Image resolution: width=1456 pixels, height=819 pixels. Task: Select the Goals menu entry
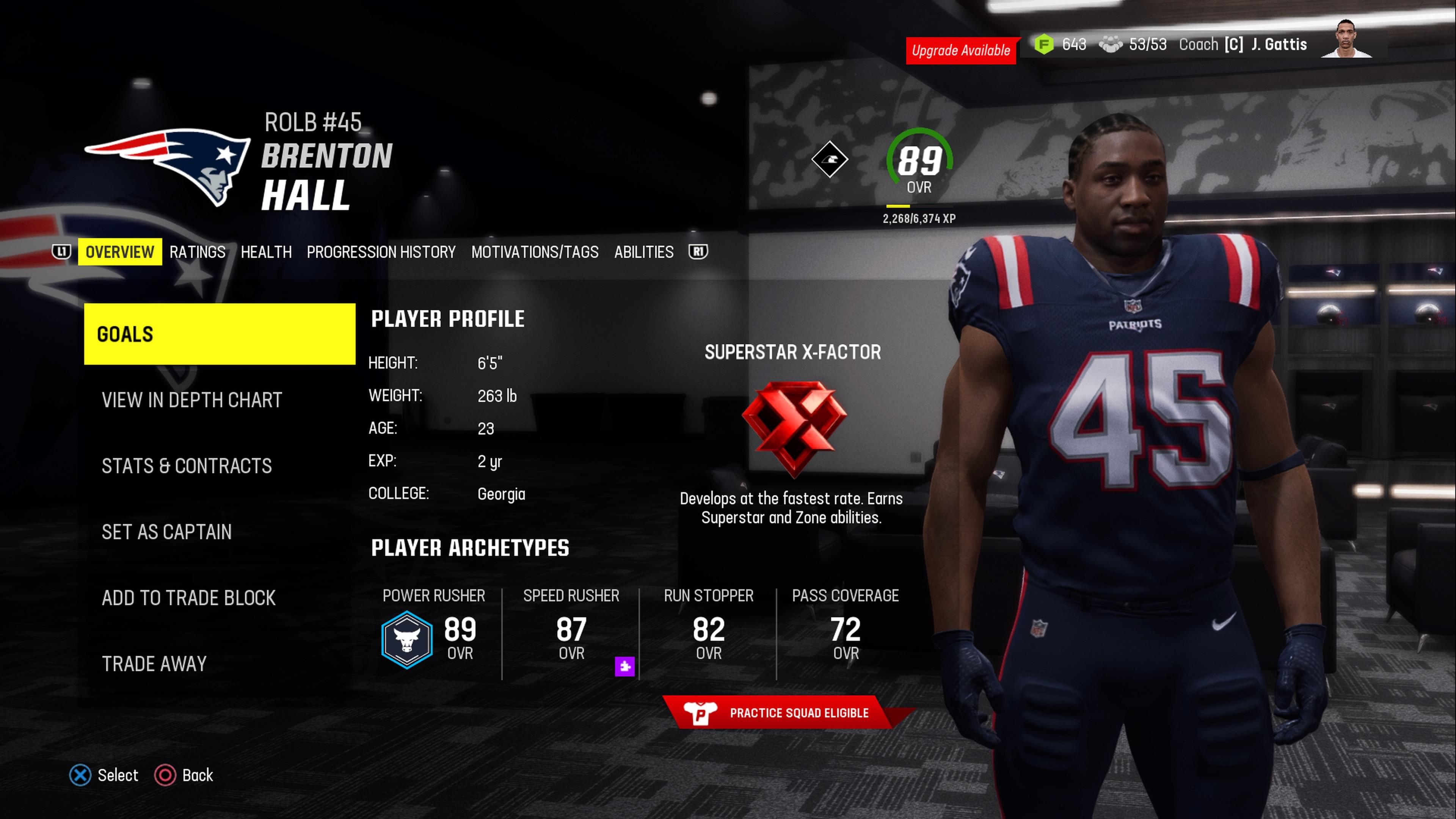(x=219, y=334)
